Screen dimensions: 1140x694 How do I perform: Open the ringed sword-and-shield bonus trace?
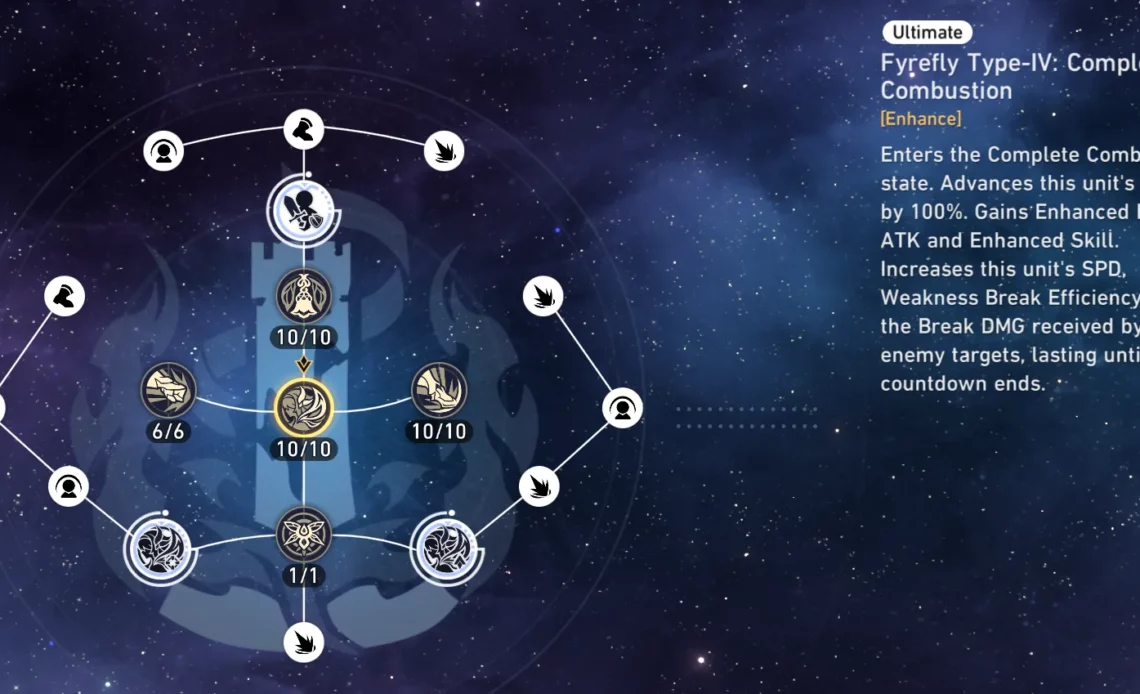tap(303, 209)
